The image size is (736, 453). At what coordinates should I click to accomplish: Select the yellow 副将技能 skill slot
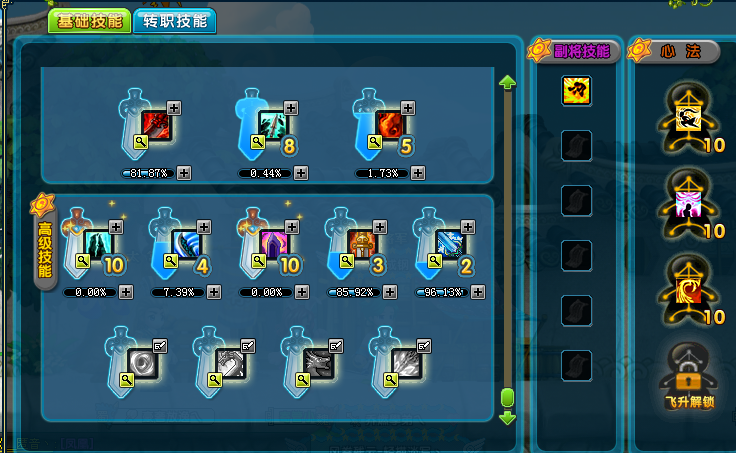[575, 89]
